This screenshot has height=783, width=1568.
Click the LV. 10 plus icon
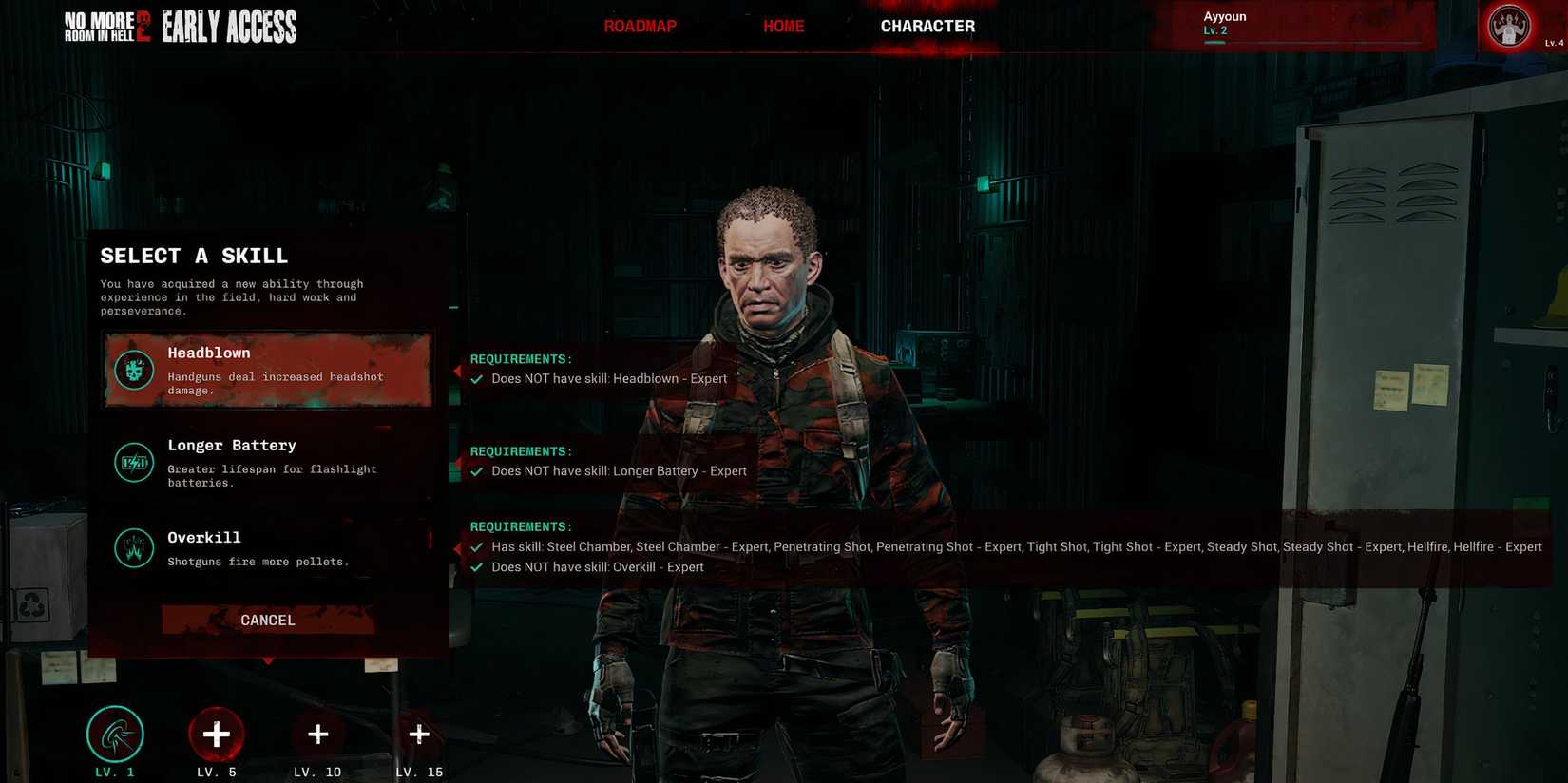(x=317, y=733)
